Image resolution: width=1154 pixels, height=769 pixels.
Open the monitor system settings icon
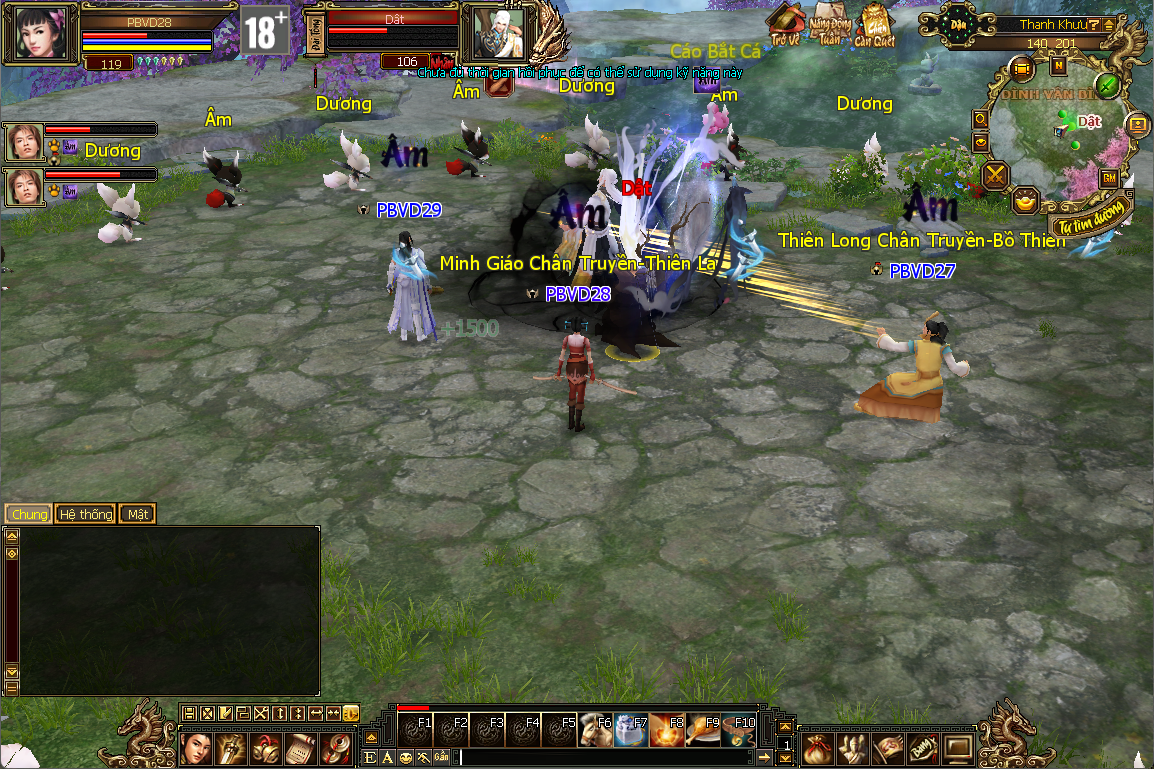click(958, 747)
